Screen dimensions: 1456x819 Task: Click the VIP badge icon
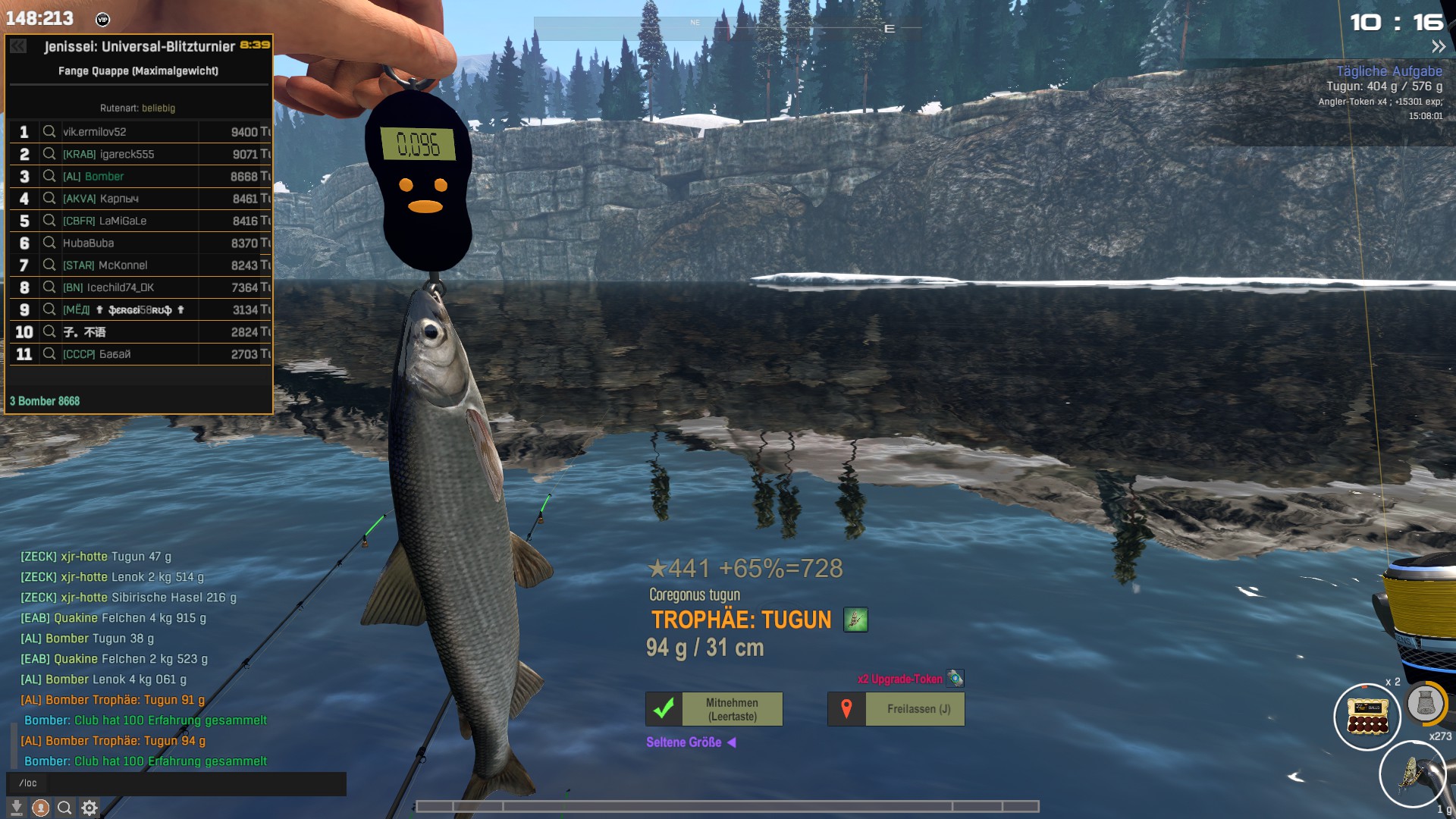coord(103,20)
